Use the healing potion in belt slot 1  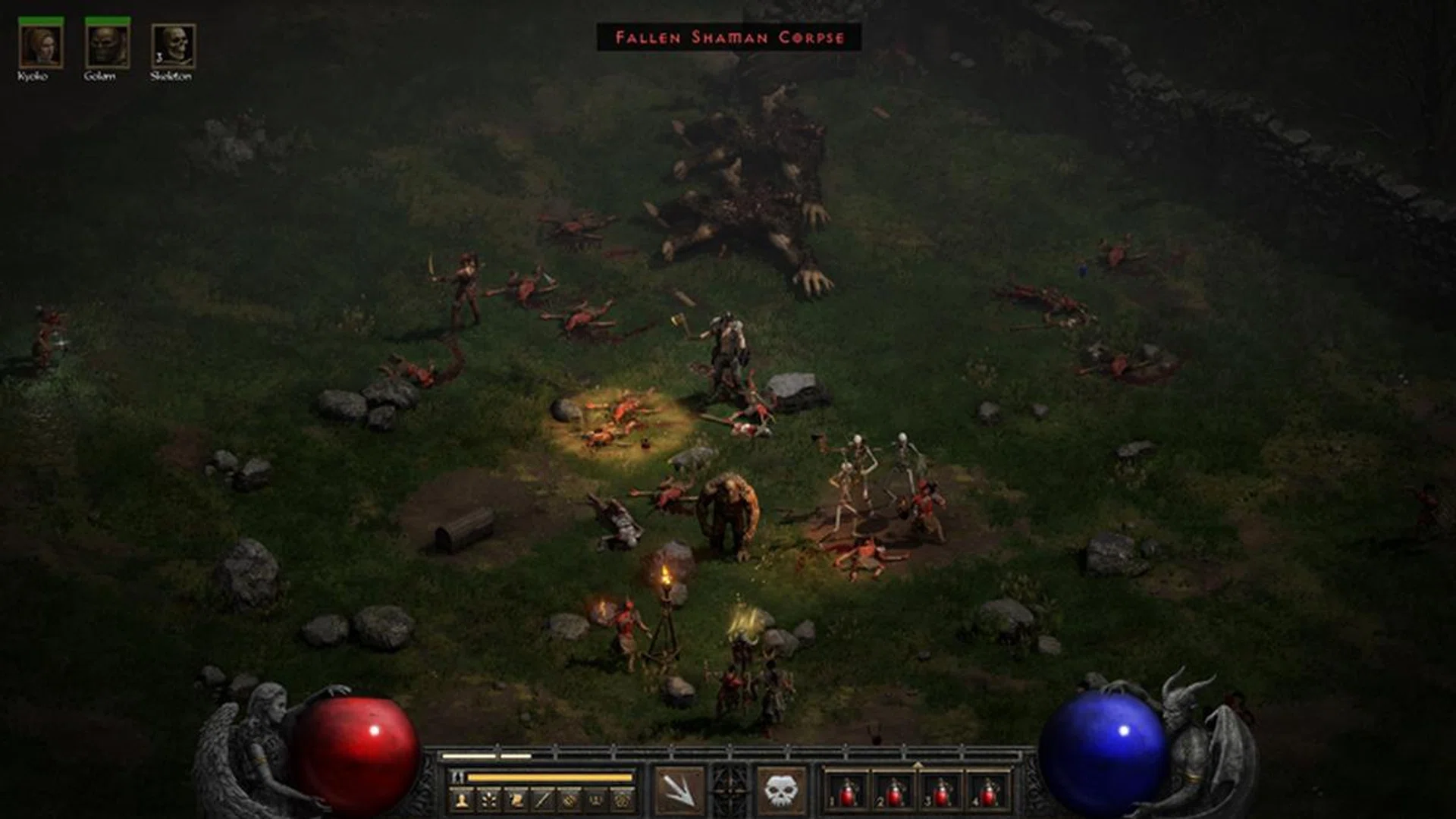tap(848, 792)
